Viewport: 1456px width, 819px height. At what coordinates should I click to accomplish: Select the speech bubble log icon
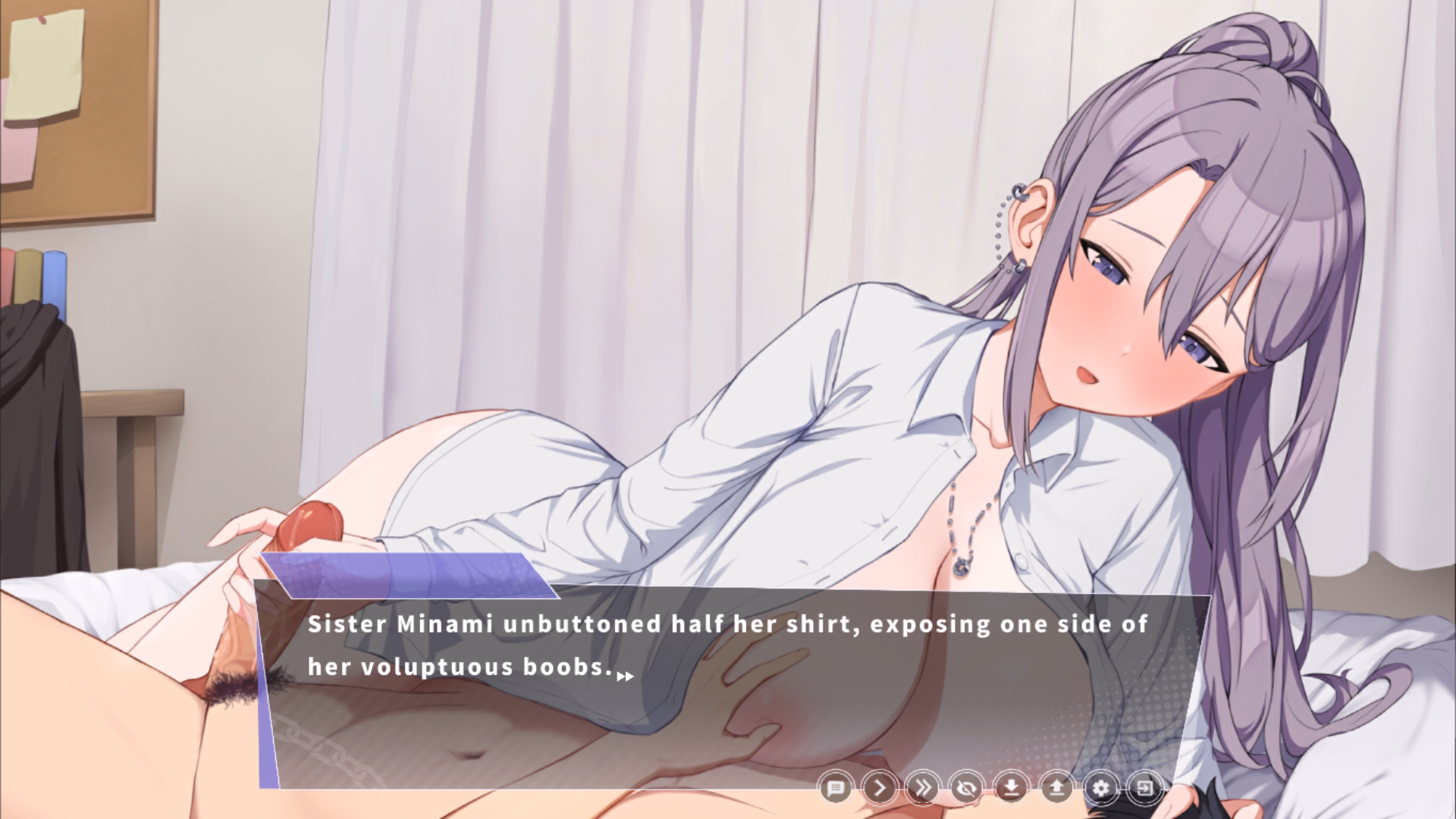(x=836, y=787)
